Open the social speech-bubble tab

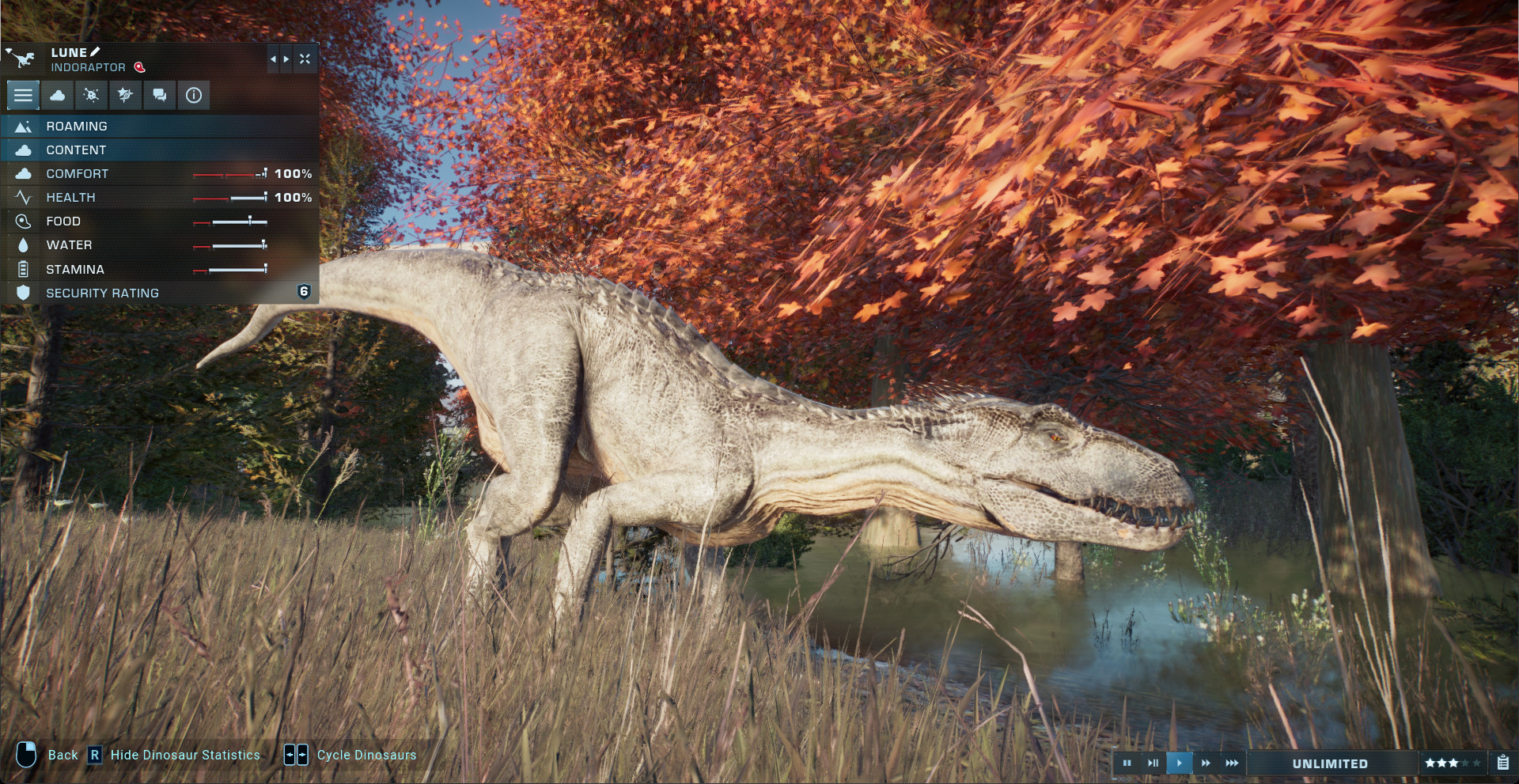(160, 96)
